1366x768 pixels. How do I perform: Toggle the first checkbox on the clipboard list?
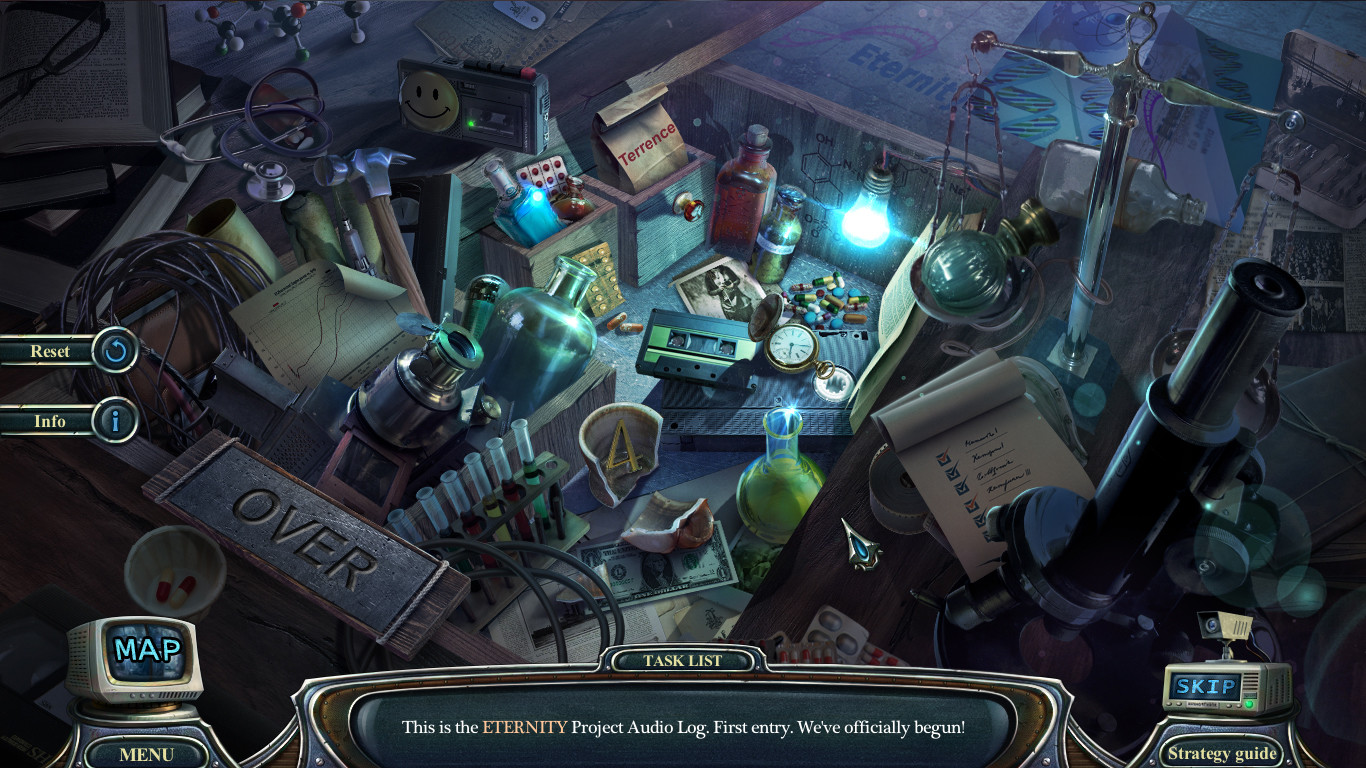tap(943, 458)
